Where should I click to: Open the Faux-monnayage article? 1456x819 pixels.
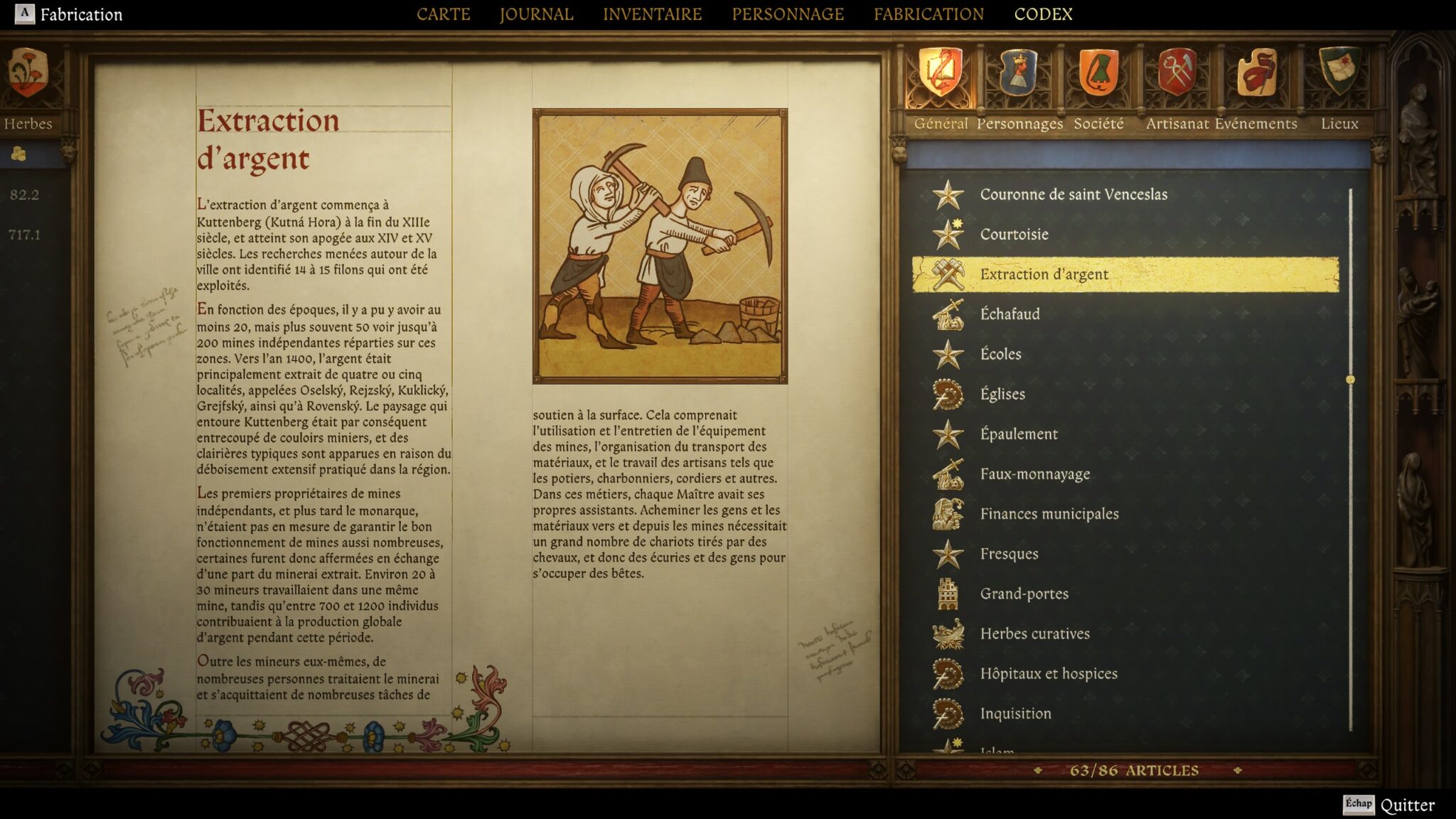tap(1034, 474)
